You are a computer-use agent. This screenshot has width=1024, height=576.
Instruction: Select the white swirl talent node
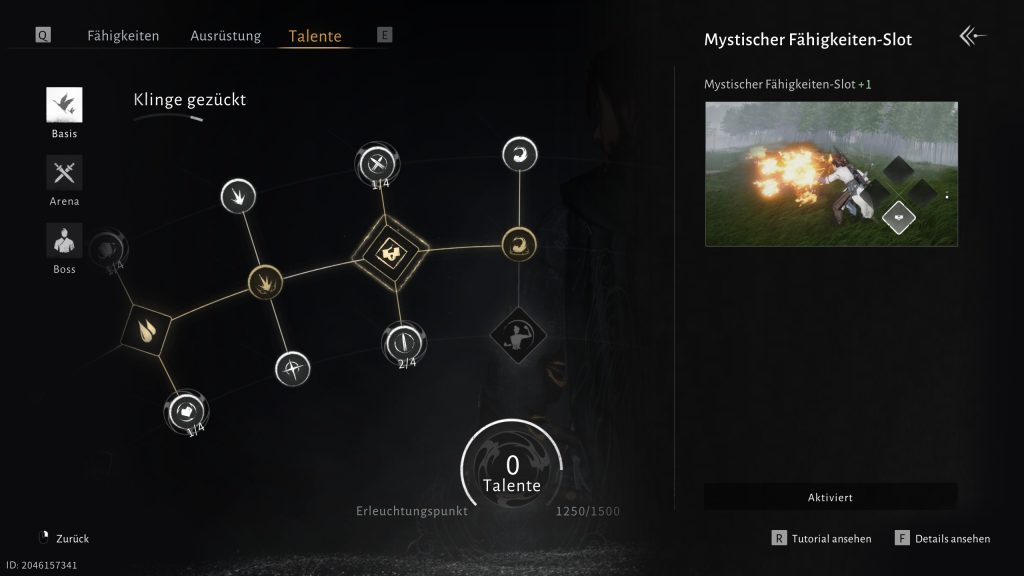[519, 154]
